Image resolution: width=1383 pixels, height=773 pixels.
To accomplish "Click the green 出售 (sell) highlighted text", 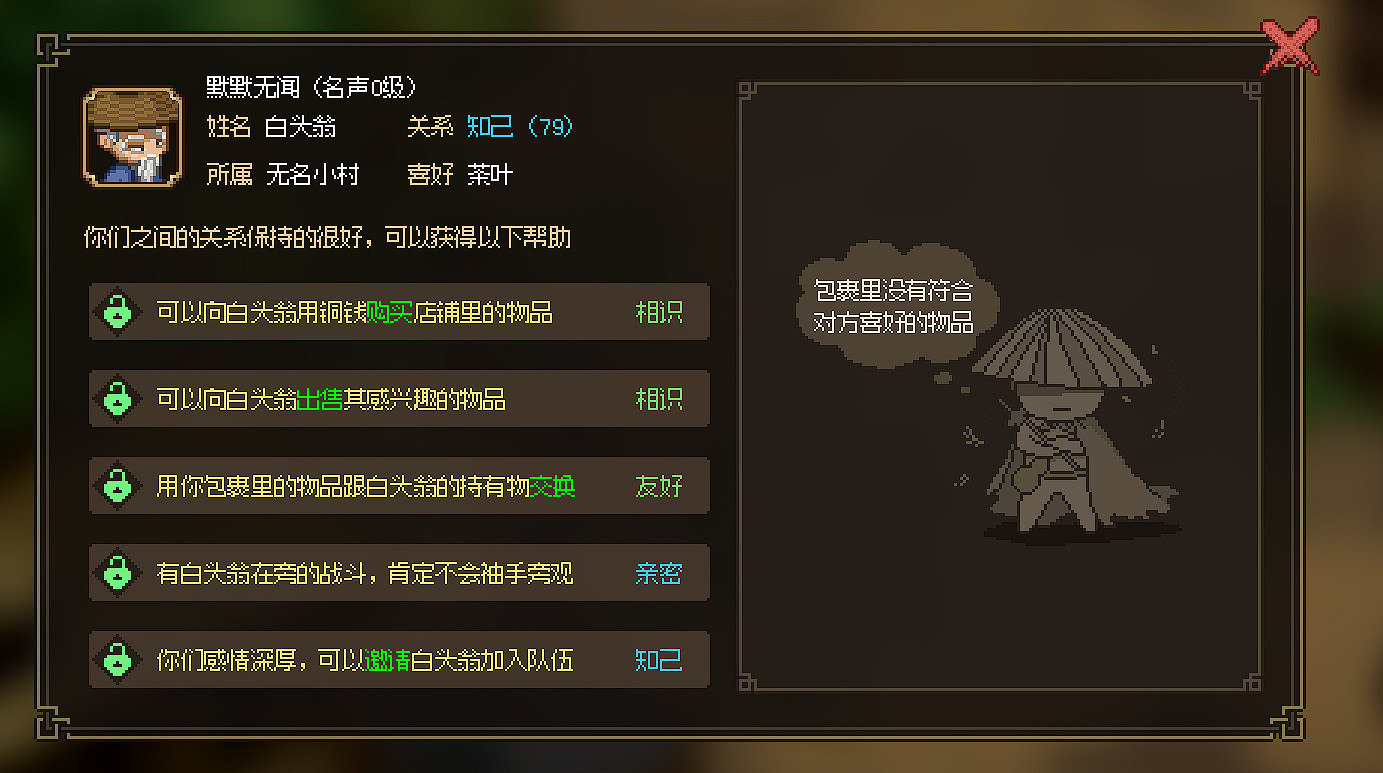I will point(319,398).
